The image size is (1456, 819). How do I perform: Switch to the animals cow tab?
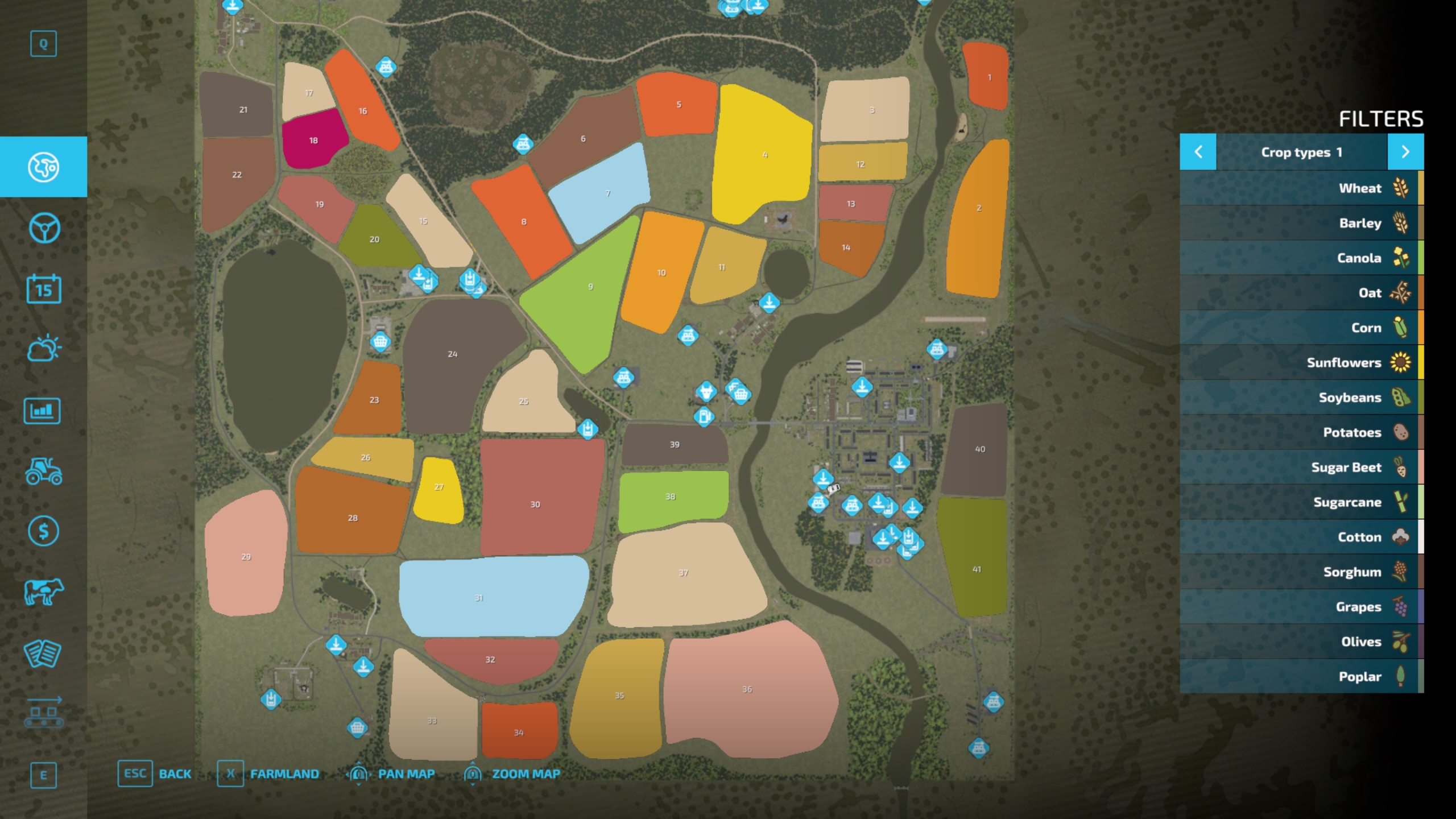44,592
